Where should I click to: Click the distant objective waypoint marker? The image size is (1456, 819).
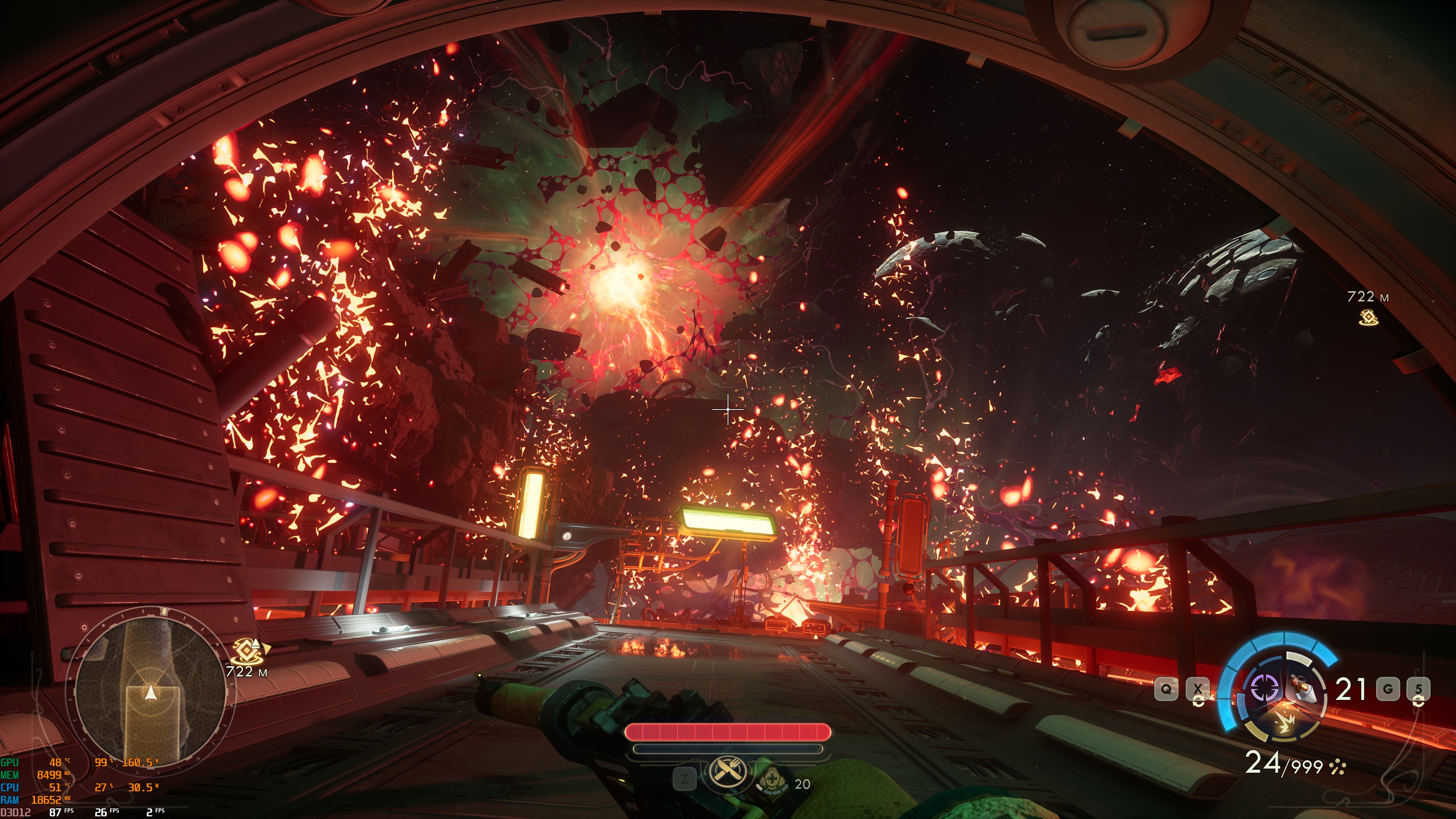[x=1368, y=317]
